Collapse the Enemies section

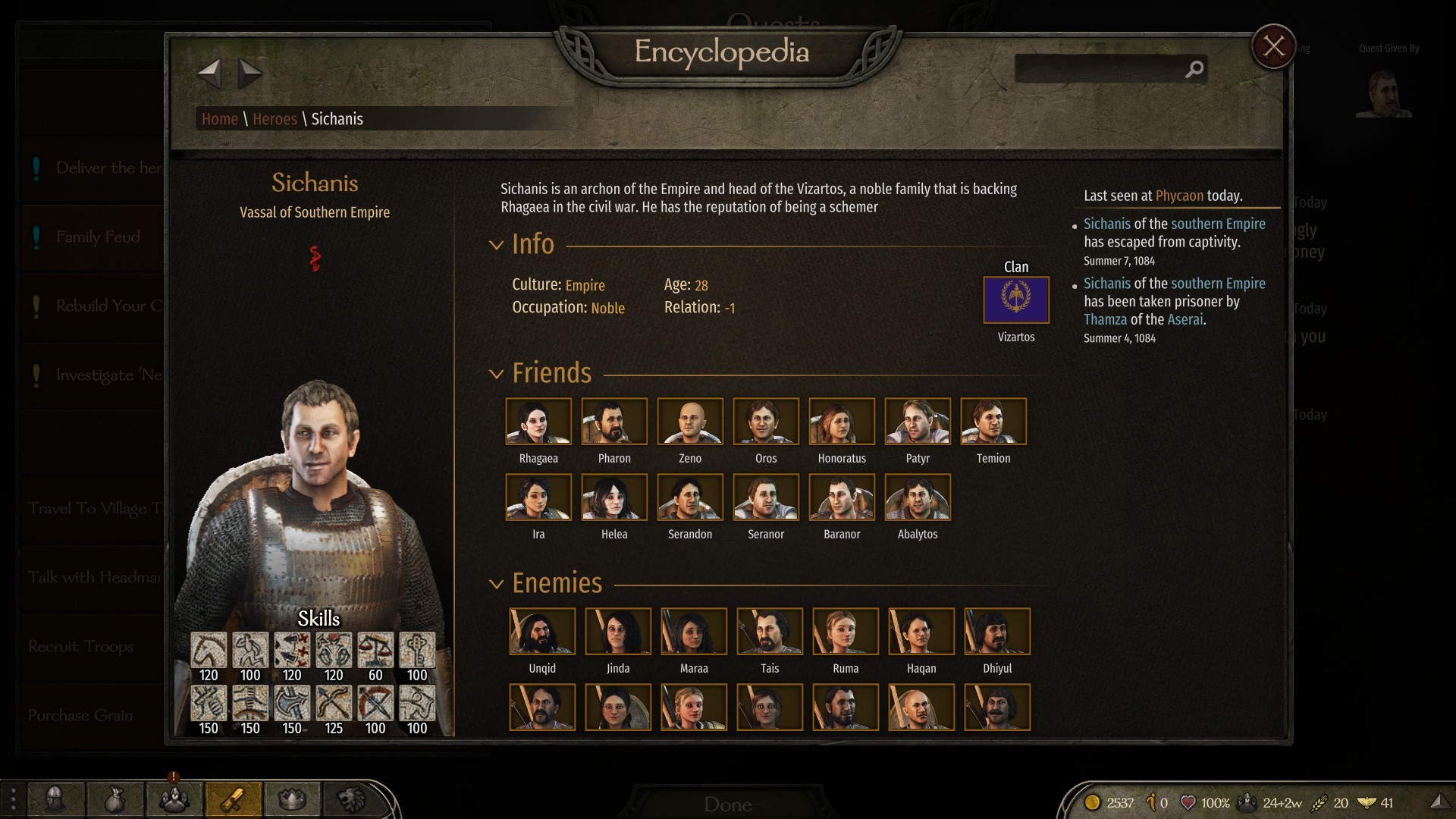[x=496, y=584]
